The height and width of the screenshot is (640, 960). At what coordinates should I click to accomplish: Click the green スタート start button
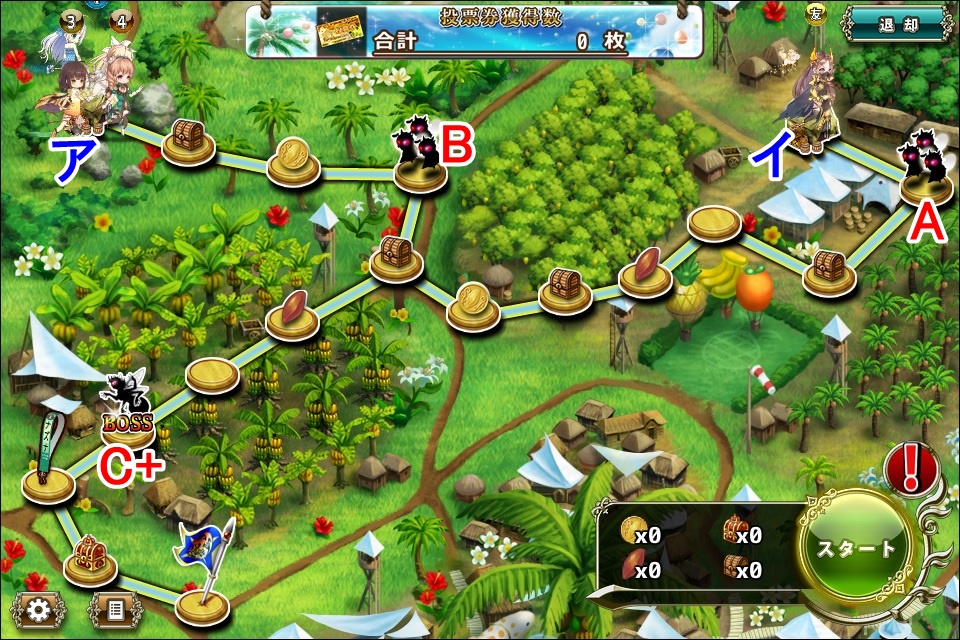(x=857, y=549)
